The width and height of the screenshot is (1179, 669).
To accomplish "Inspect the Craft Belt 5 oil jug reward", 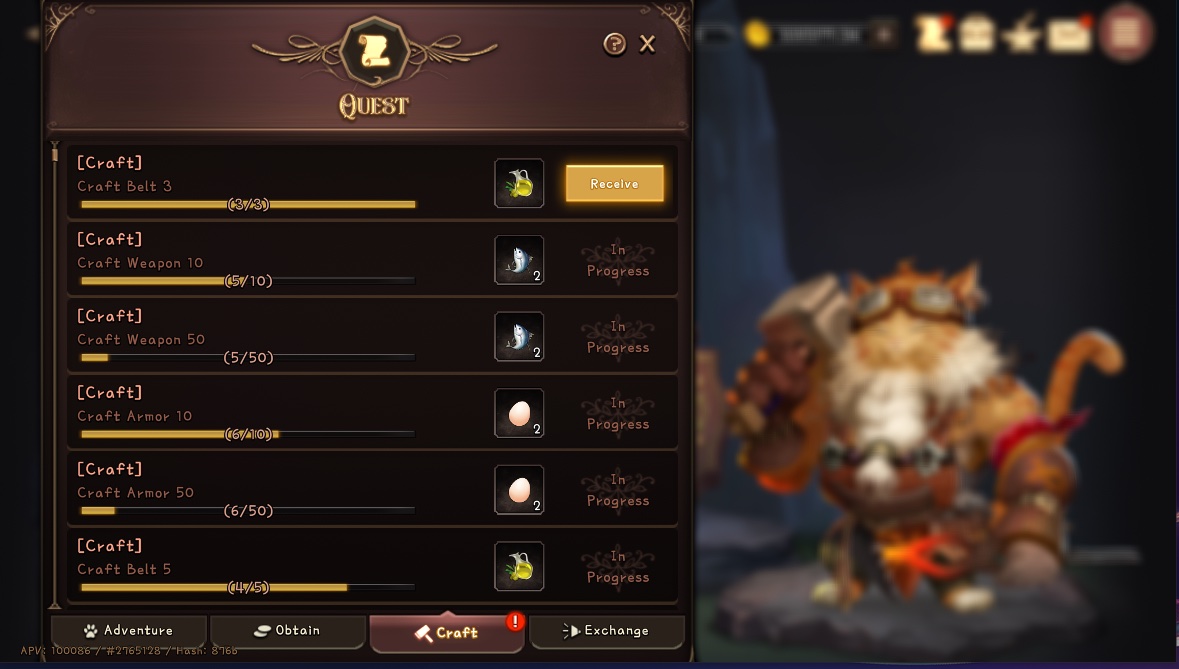I will (x=519, y=567).
